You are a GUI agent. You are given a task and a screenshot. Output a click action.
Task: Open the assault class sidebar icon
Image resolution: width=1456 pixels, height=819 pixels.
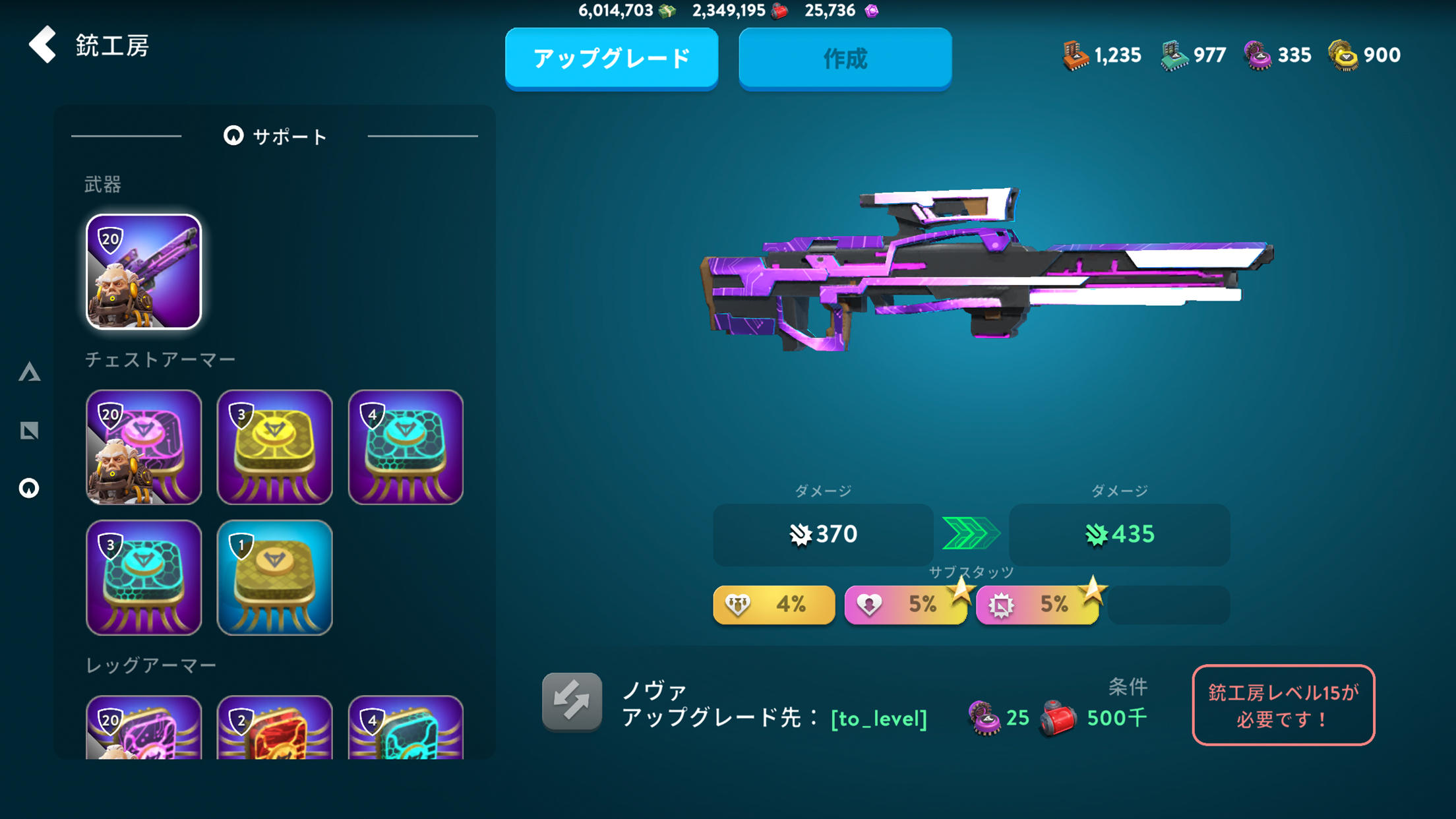pyautogui.click(x=30, y=373)
